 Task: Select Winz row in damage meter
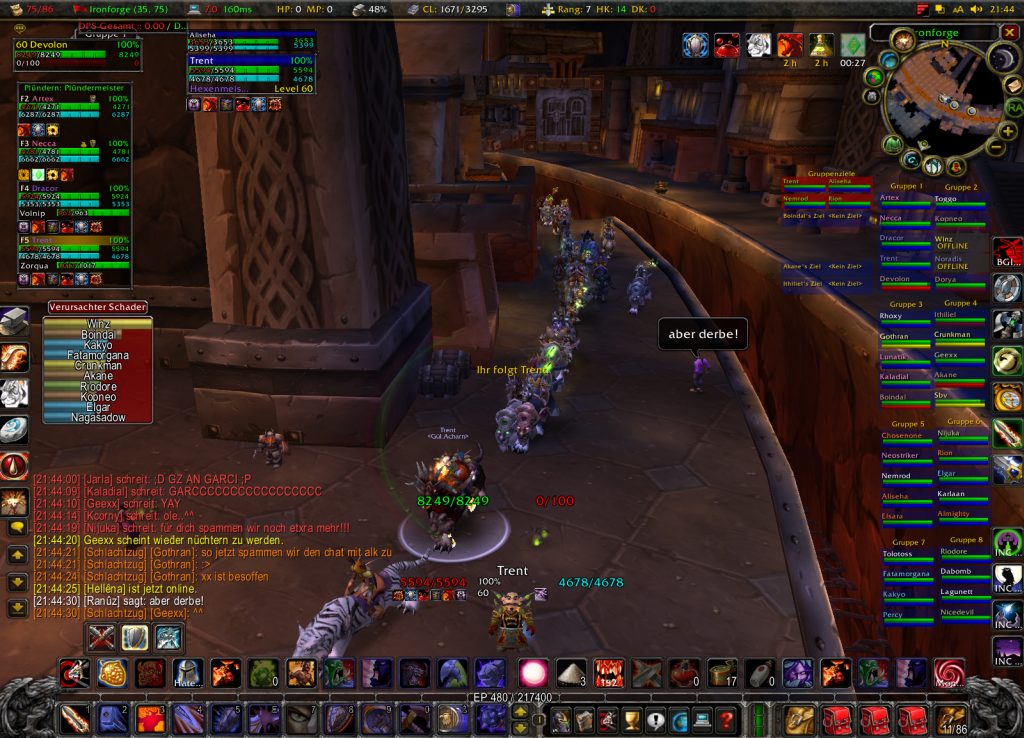pyautogui.click(x=97, y=324)
